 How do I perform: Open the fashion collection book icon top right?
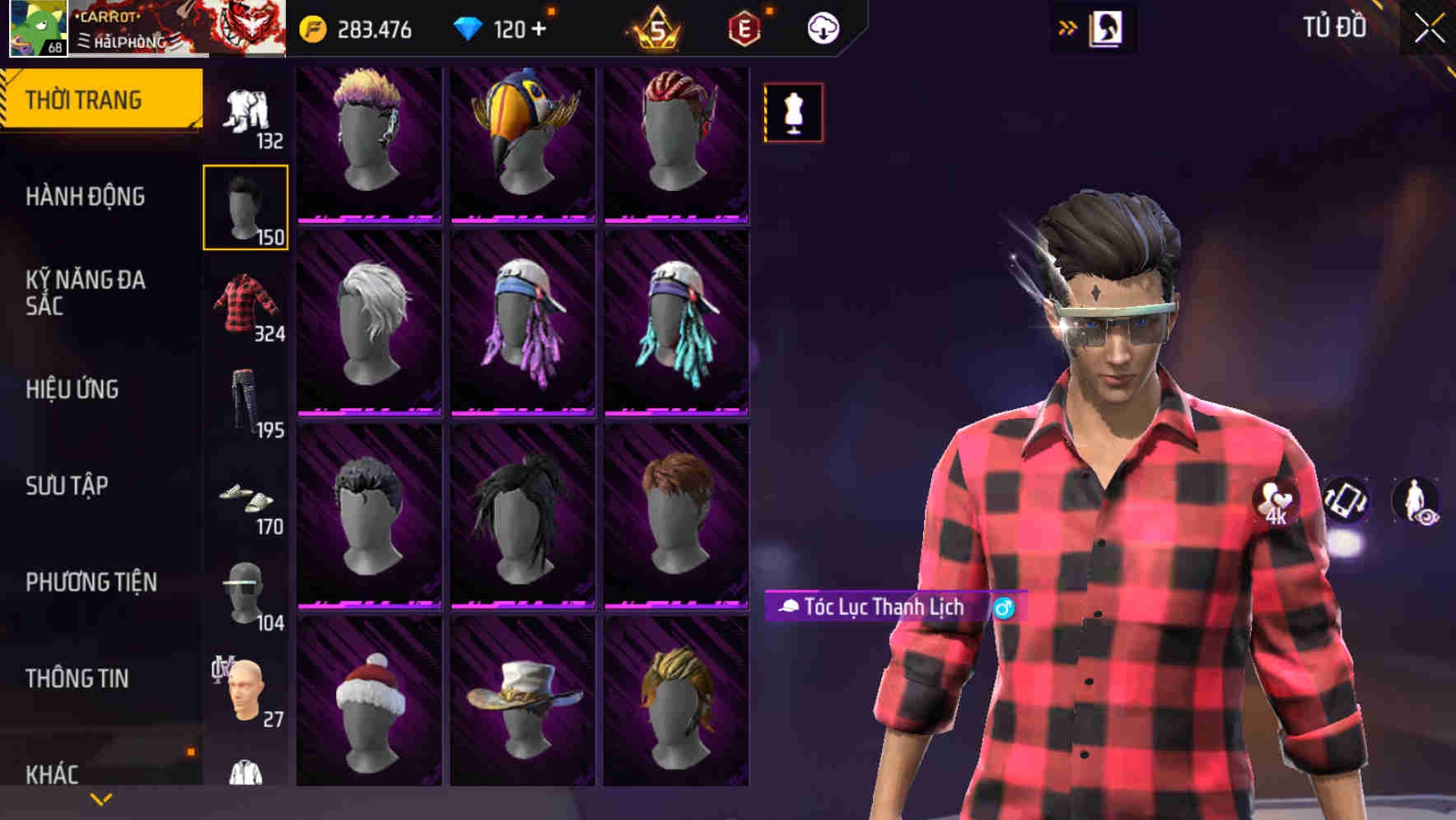(x=1104, y=27)
